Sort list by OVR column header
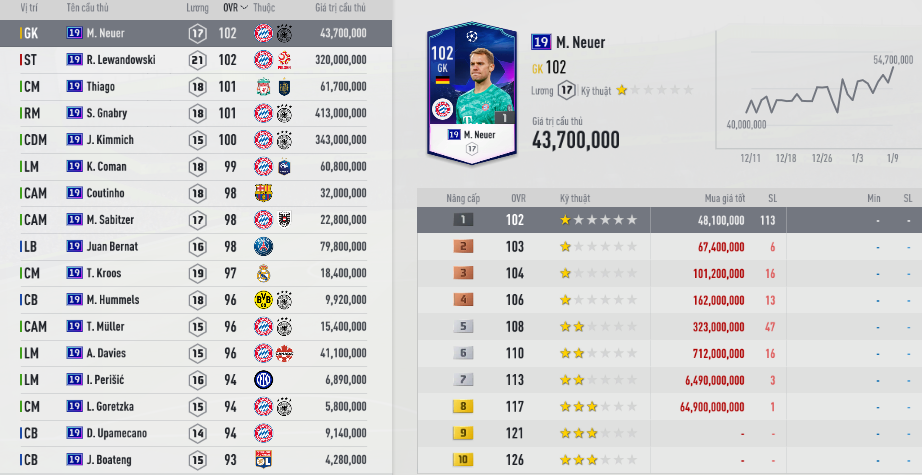This screenshot has width=922, height=475. tap(235, 7)
